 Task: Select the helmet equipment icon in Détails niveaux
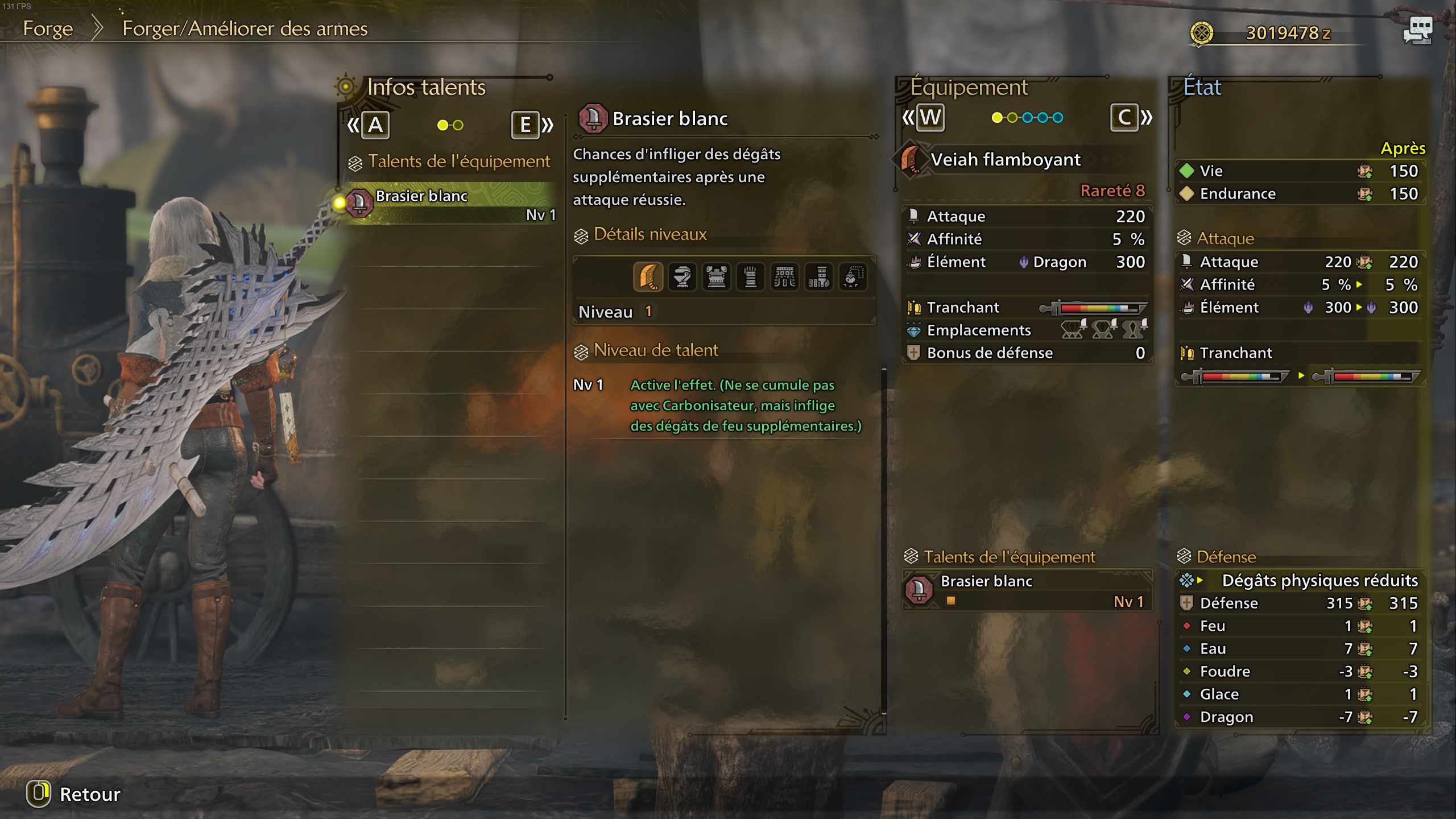click(682, 277)
